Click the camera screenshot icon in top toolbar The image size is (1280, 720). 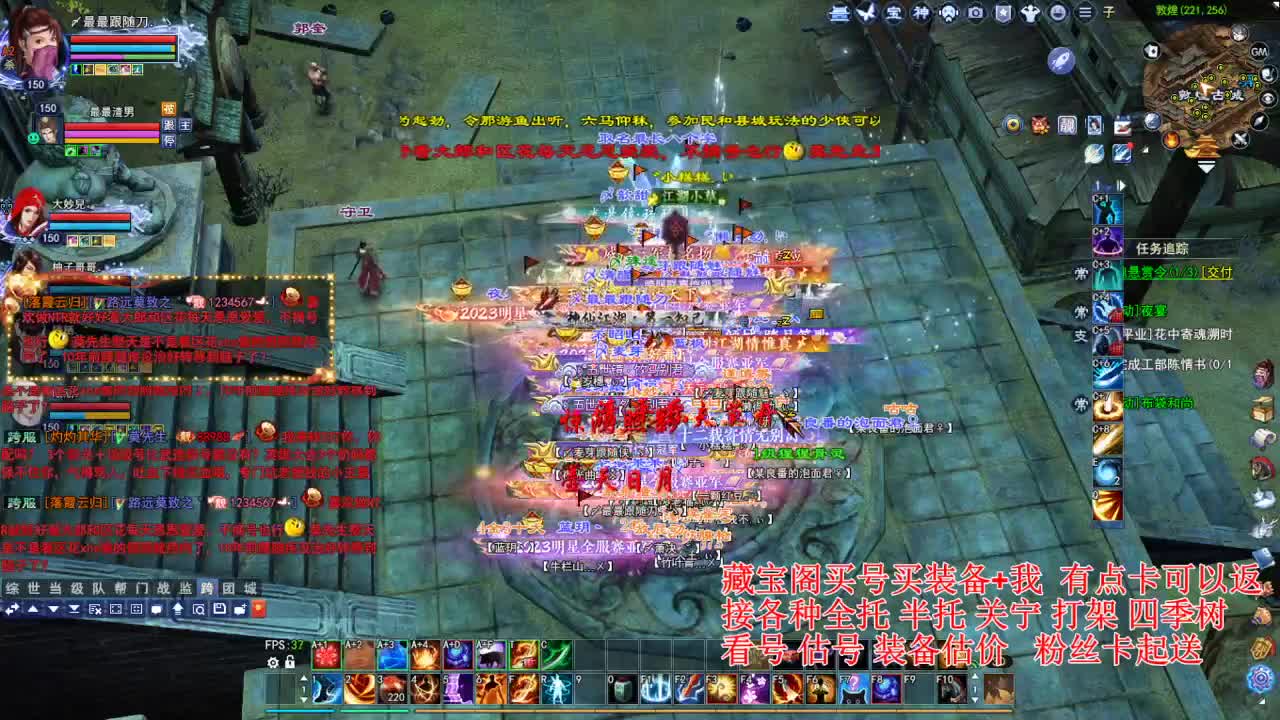975,12
